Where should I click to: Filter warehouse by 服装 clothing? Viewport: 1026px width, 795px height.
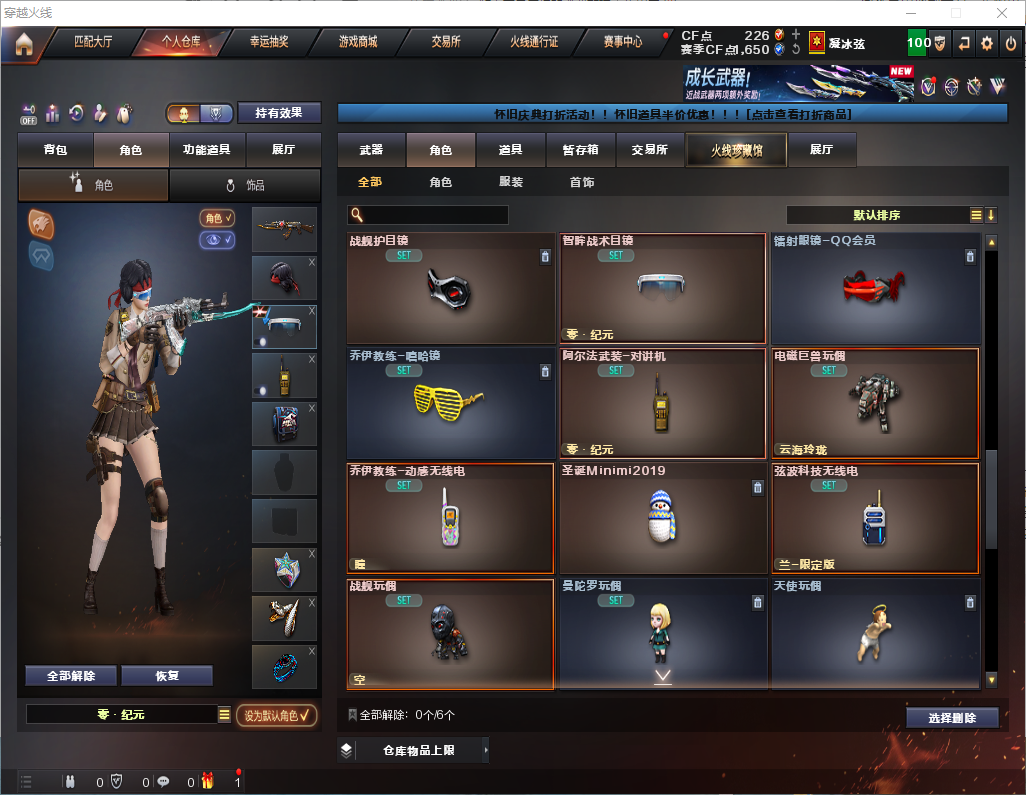click(511, 183)
